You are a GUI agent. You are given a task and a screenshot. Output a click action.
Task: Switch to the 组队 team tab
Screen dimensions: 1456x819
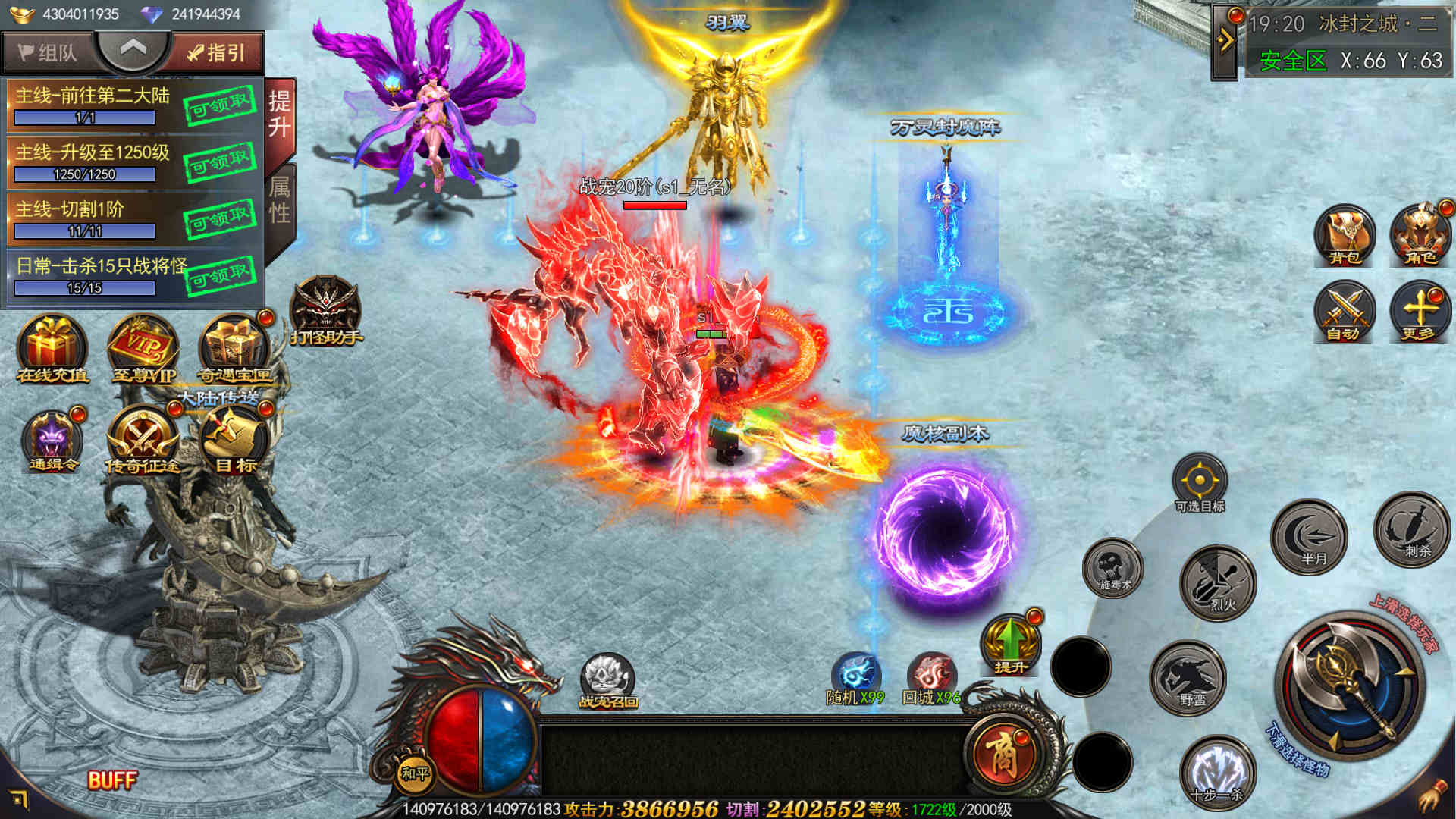click(x=47, y=52)
